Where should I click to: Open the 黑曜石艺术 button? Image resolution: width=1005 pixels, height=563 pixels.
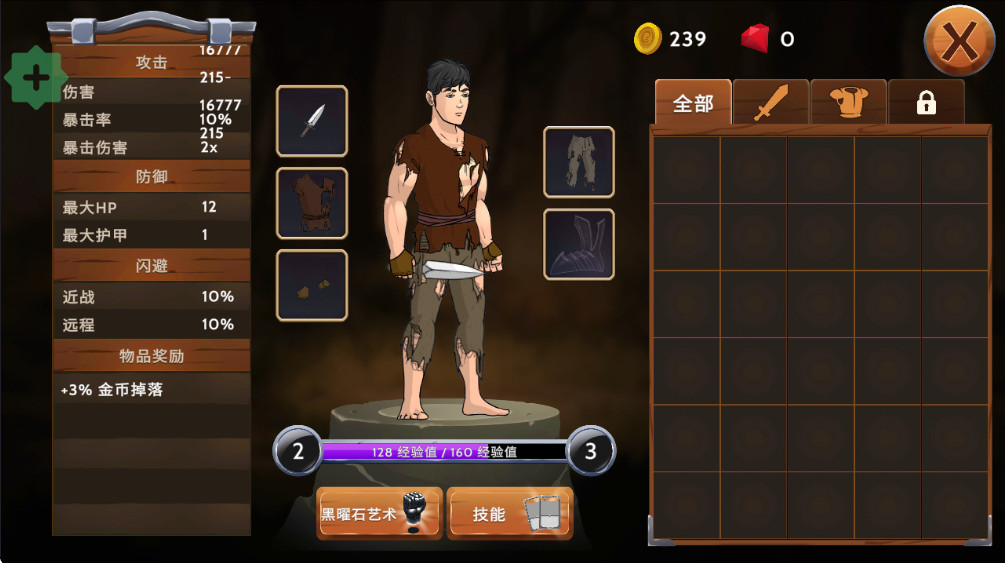379,514
